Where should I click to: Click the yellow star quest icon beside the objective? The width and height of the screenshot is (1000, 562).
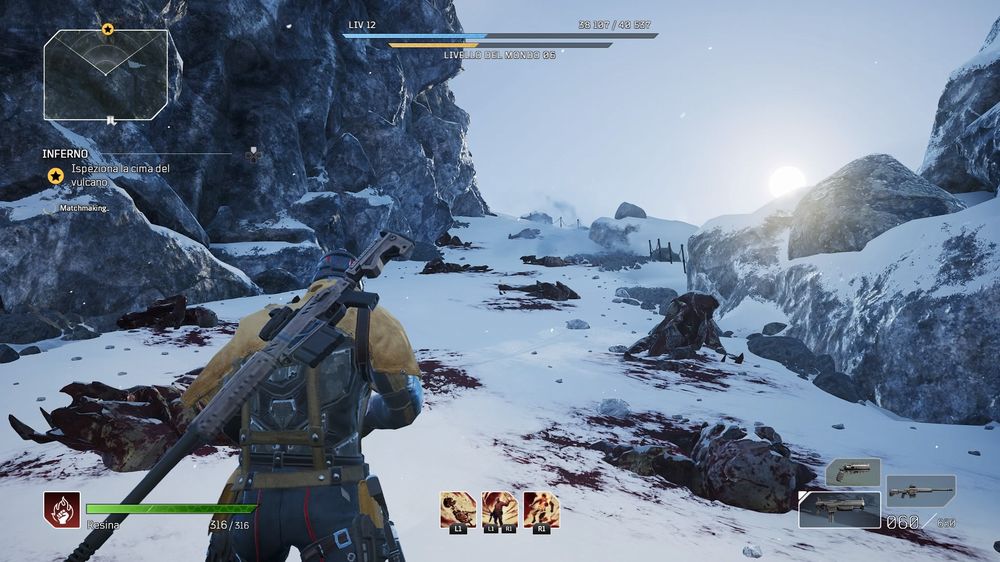[x=56, y=176]
